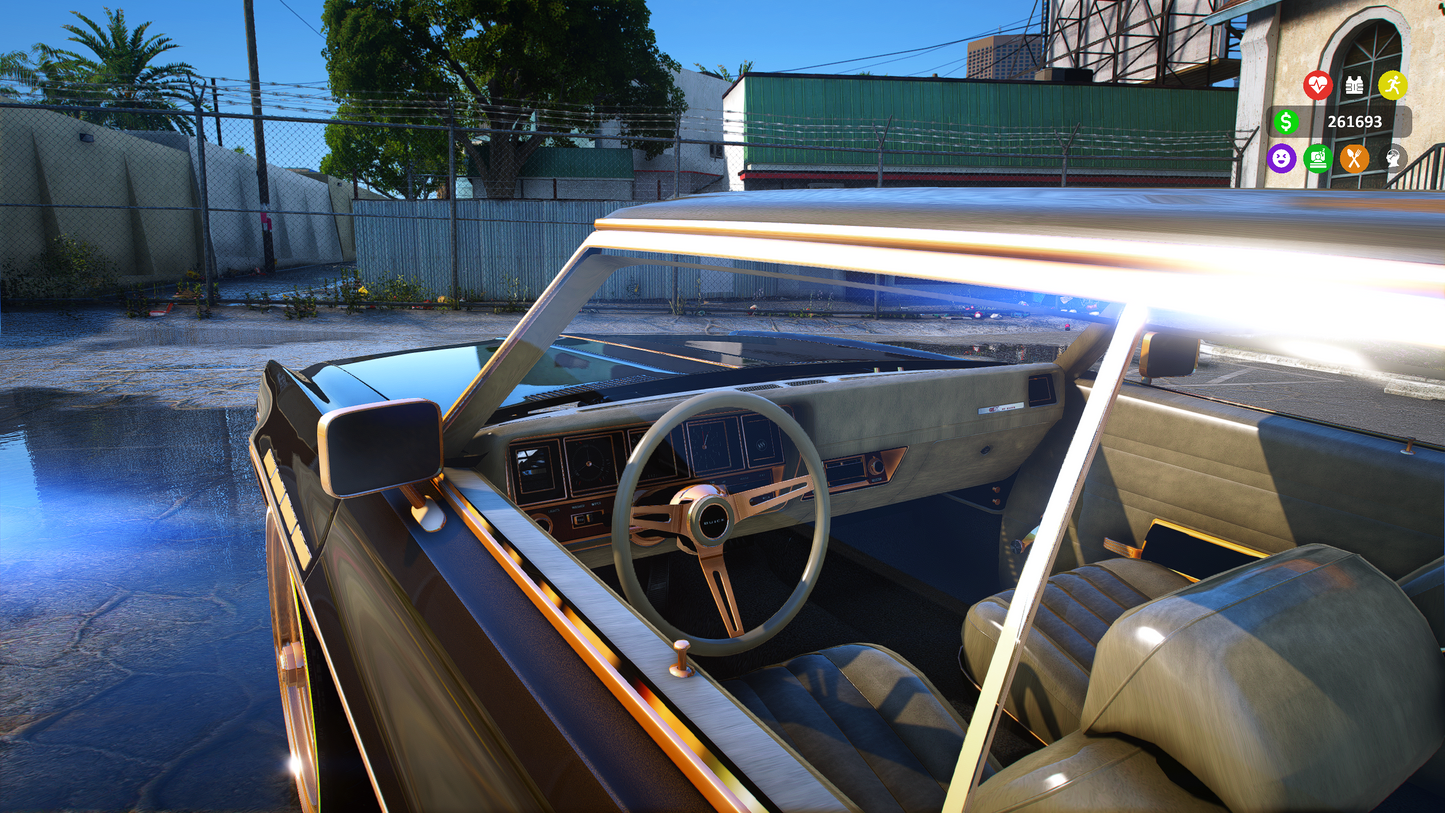Click the yellow running stamina icon
The width and height of the screenshot is (1445, 813).
(1392, 85)
